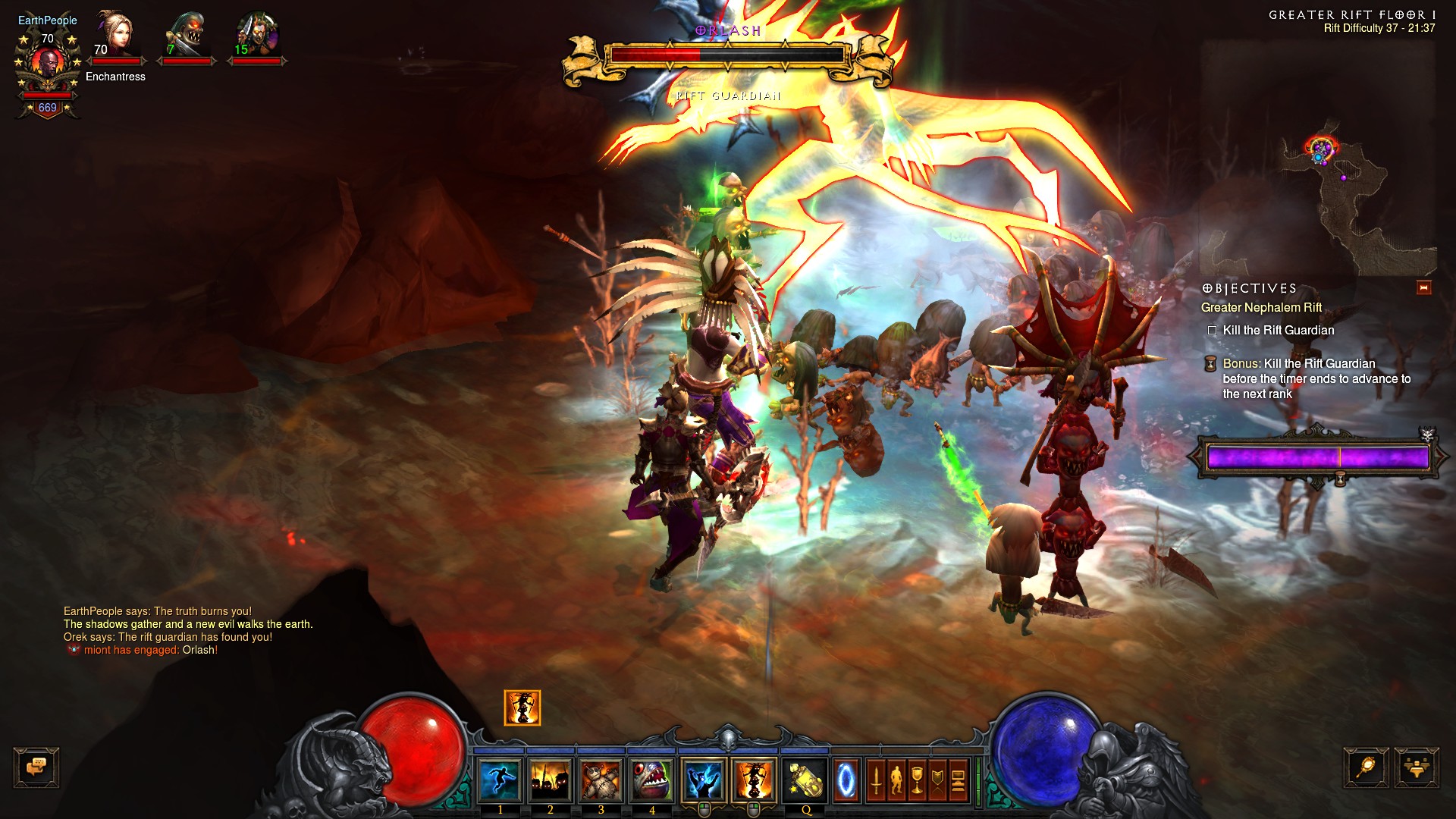Open the Game Menu computer icon
Screen dimensions: 1456x819
[958, 780]
